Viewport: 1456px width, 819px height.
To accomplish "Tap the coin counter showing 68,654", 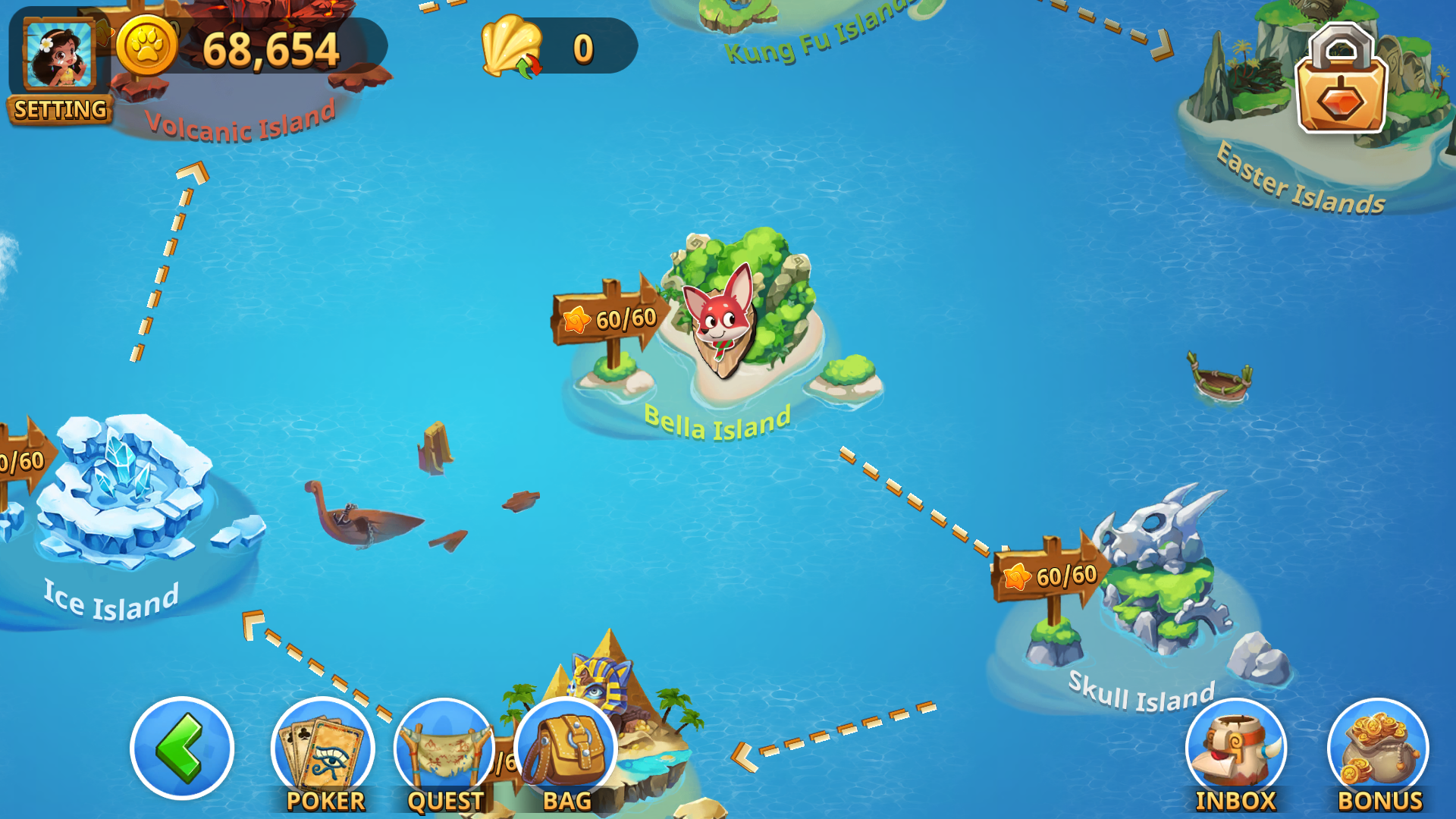I will [x=269, y=49].
